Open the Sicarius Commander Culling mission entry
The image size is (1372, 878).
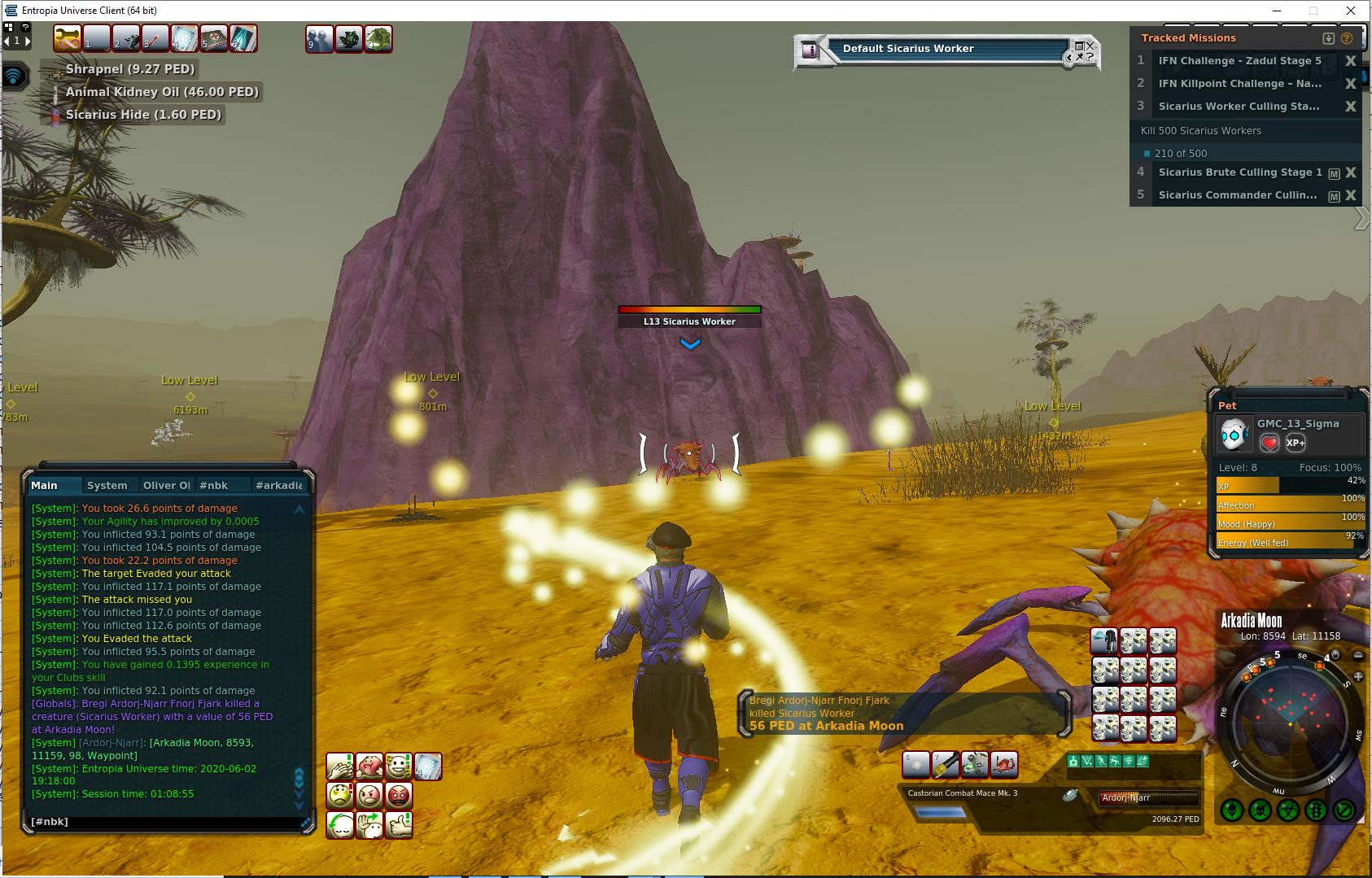coord(1237,195)
